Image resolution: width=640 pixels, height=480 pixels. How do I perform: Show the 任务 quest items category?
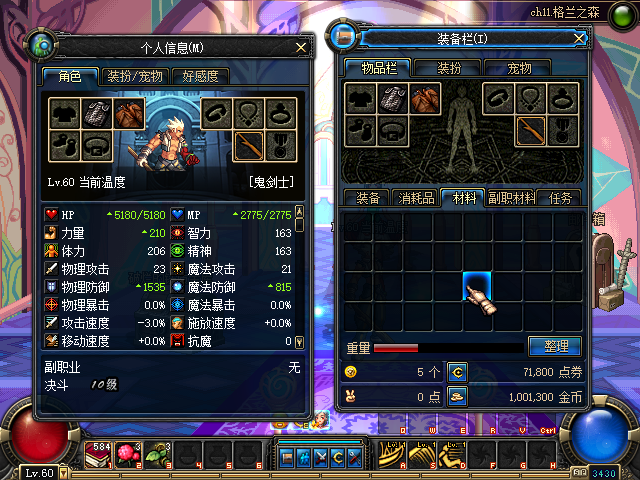[x=560, y=198]
